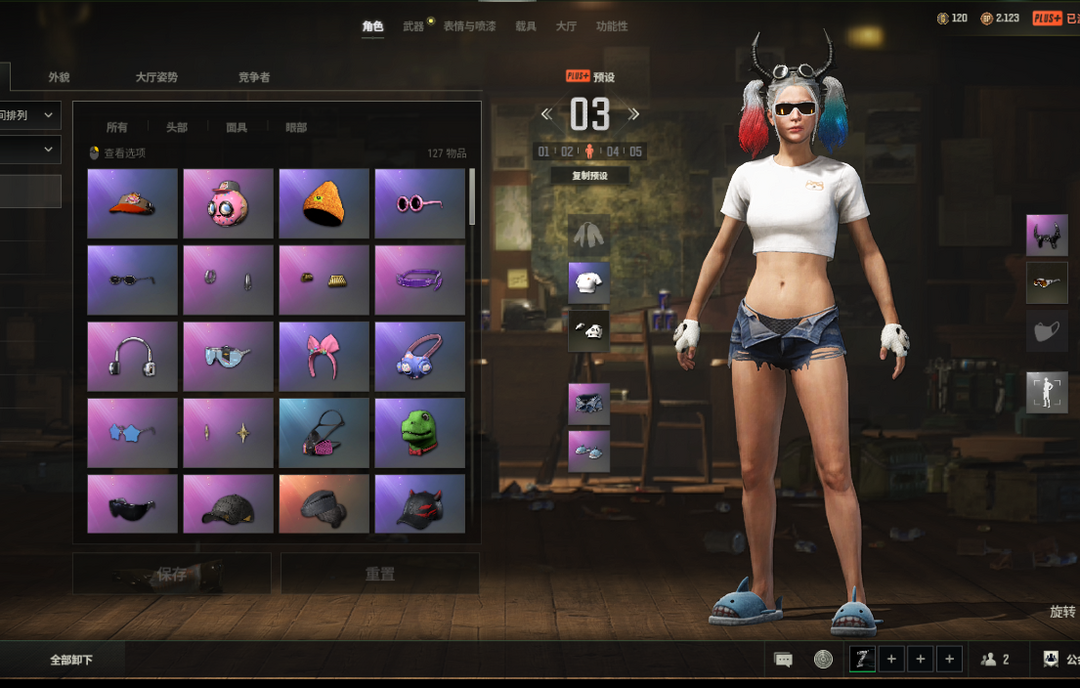
Task: Open the 大厅 tab
Action: coord(566,26)
